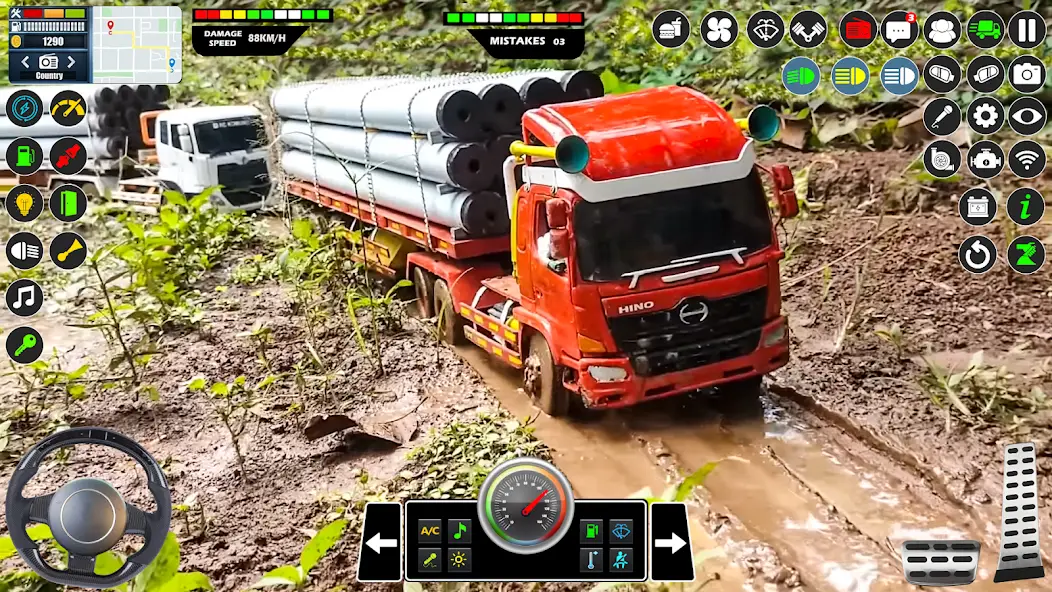1052x592 pixels.
Task: Steer left with the left arrow
Action: tap(380, 543)
